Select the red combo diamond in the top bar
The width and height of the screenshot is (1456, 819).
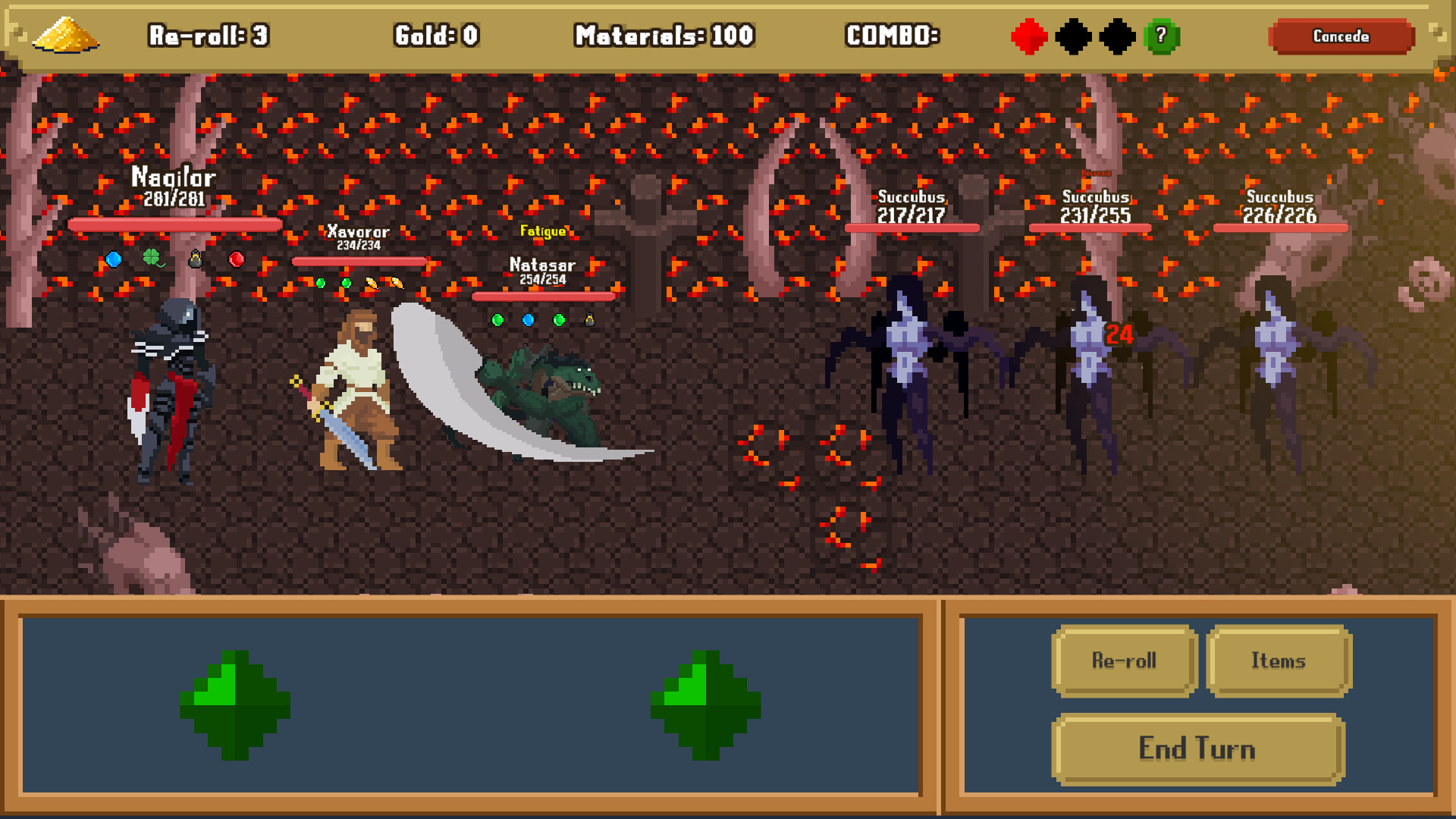click(x=1029, y=37)
